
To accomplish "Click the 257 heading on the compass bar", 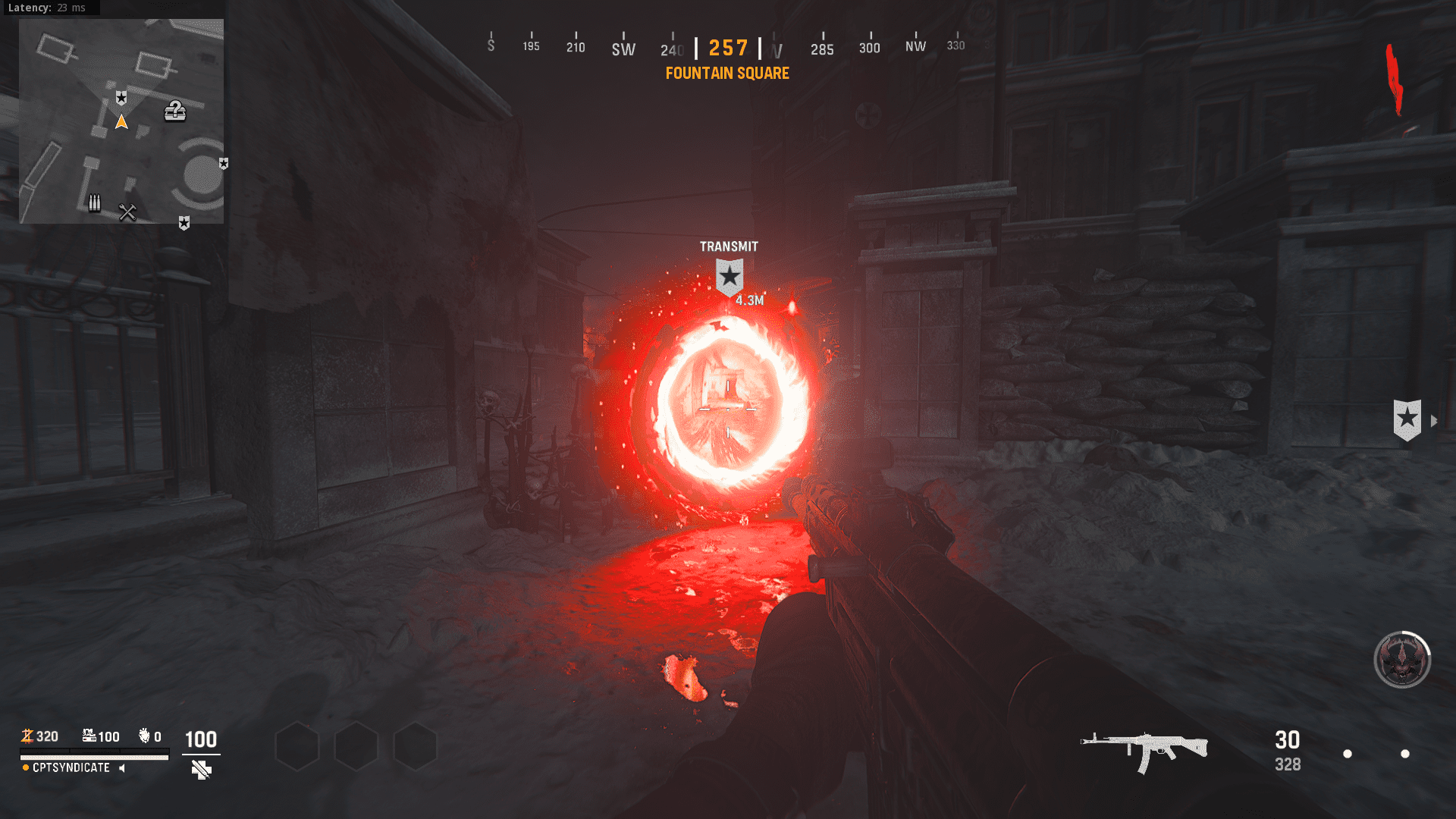I will 726,48.
